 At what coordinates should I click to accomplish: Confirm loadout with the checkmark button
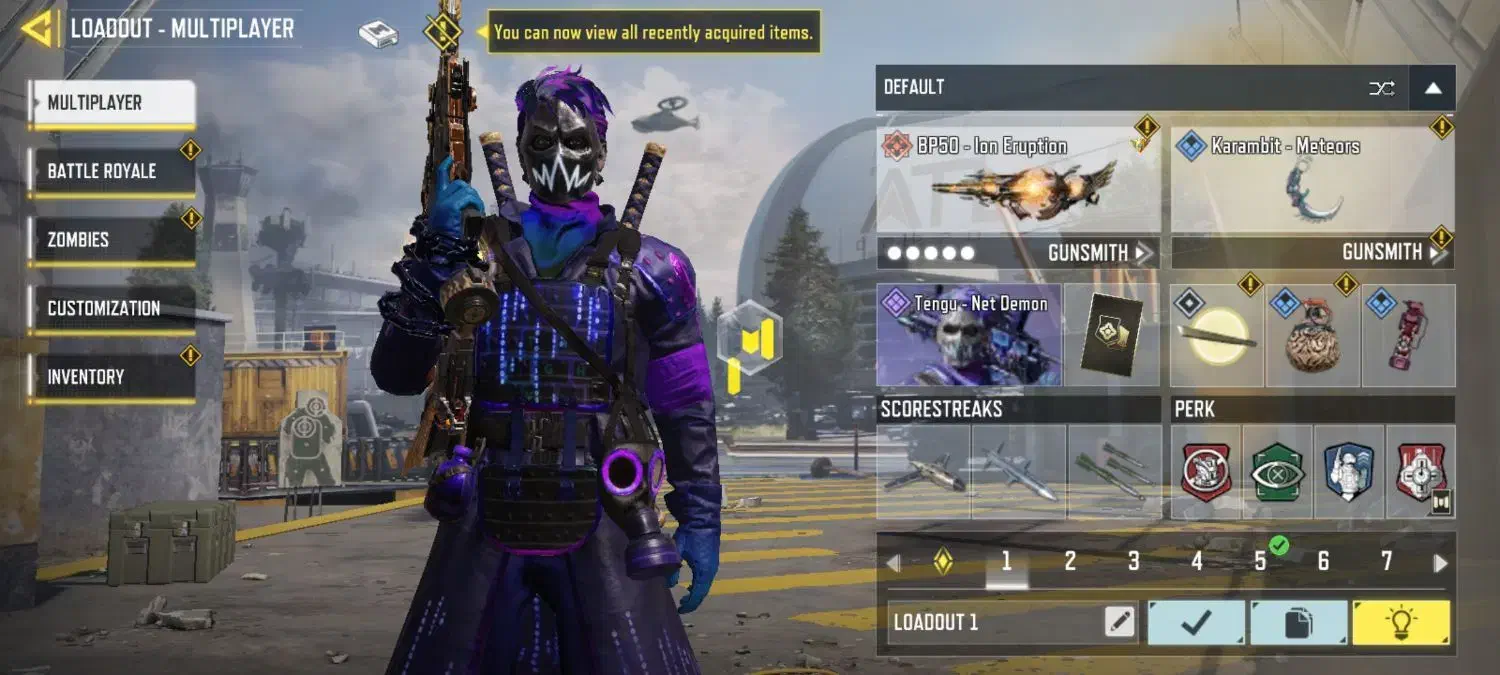[1196, 623]
